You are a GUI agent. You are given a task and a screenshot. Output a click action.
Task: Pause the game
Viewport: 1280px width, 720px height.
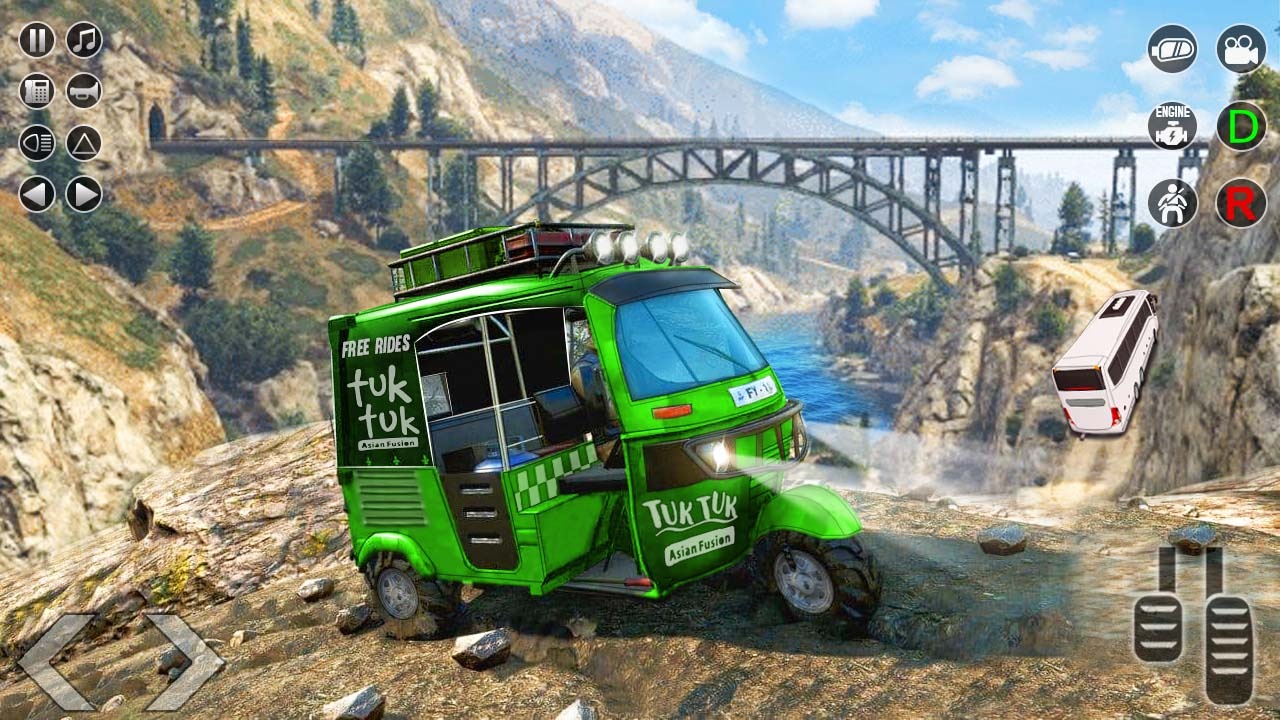(38, 42)
